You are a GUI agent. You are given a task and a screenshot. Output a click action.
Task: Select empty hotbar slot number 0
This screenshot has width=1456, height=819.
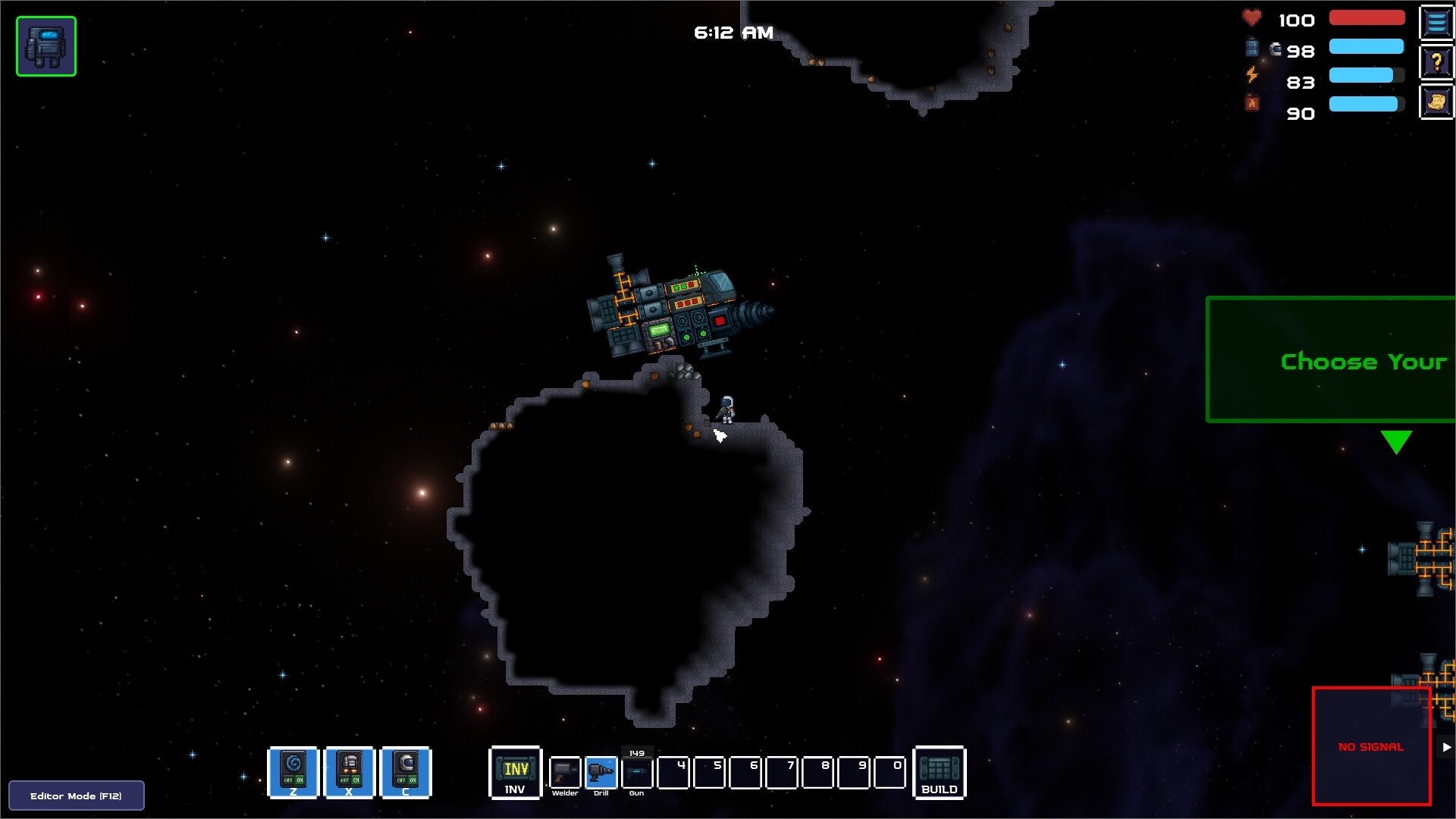point(890,773)
